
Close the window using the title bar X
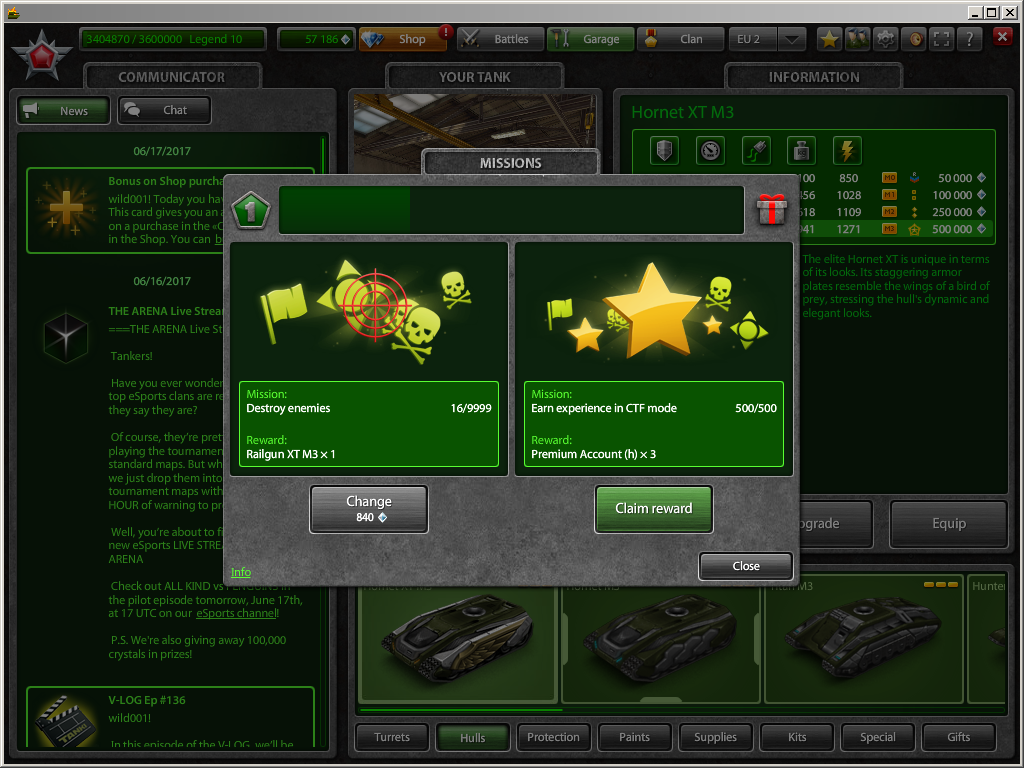1010,12
